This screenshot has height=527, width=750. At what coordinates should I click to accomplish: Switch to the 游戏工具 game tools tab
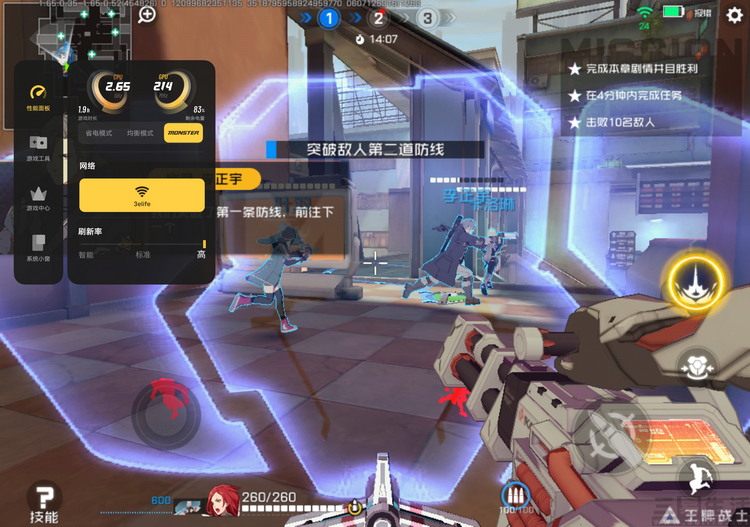(x=39, y=149)
